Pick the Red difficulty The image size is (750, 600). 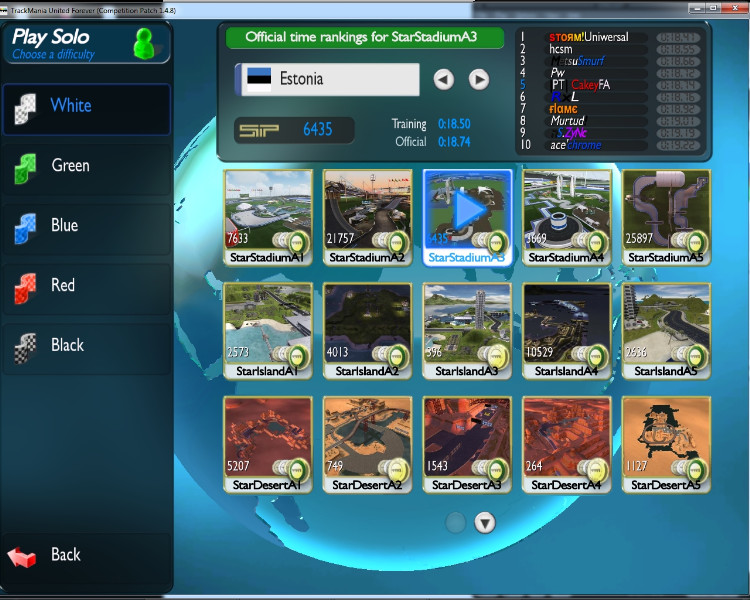(85, 286)
